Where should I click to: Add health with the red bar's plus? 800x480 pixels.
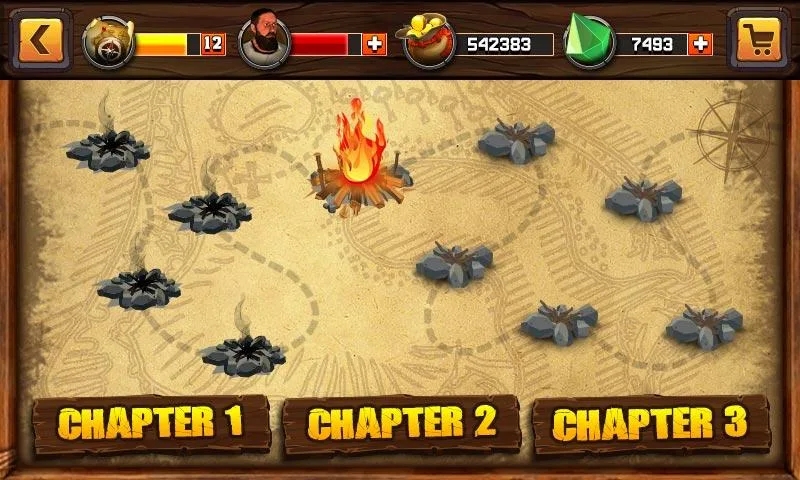[x=375, y=44]
